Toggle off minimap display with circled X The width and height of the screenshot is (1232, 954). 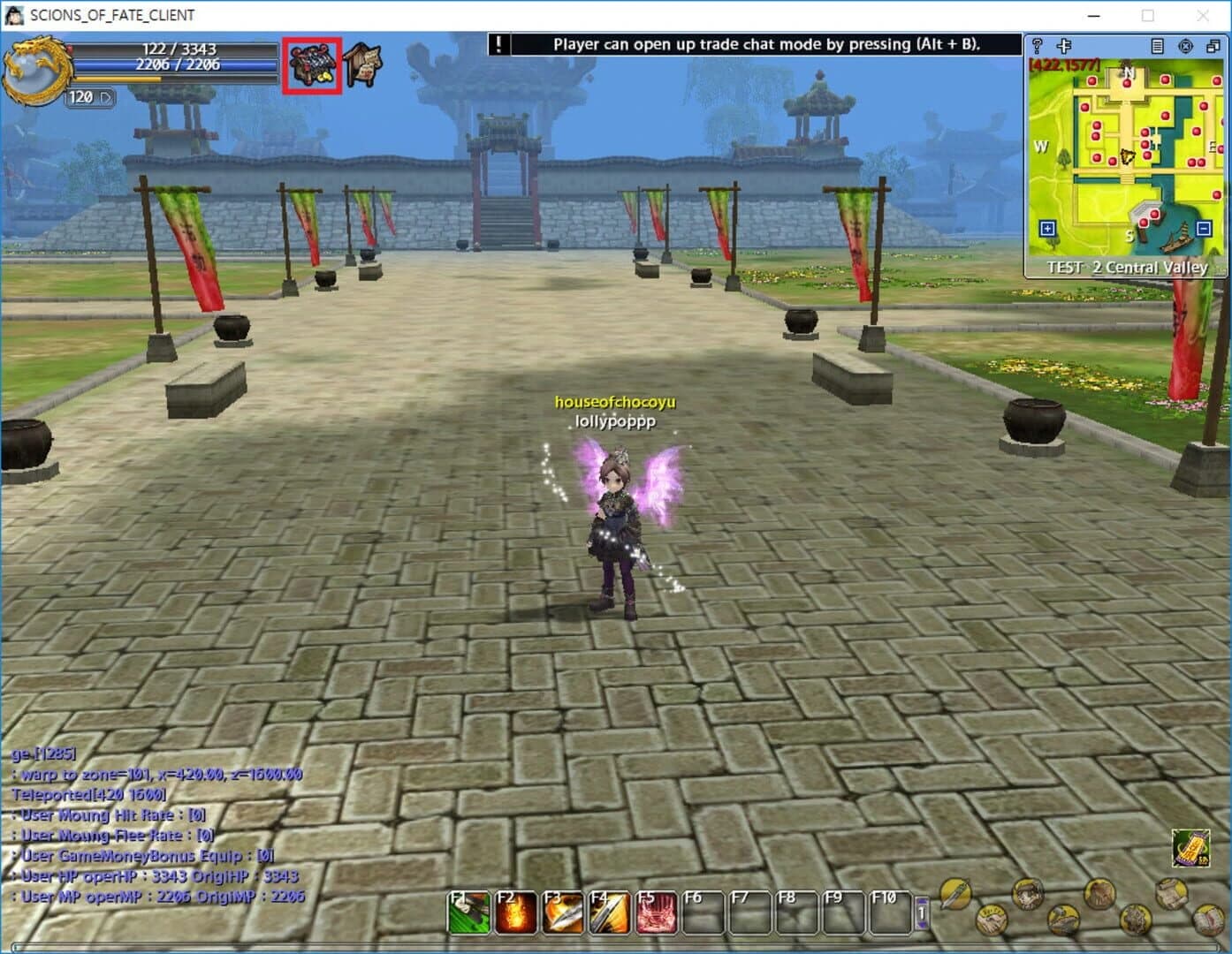[x=1186, y=47]
